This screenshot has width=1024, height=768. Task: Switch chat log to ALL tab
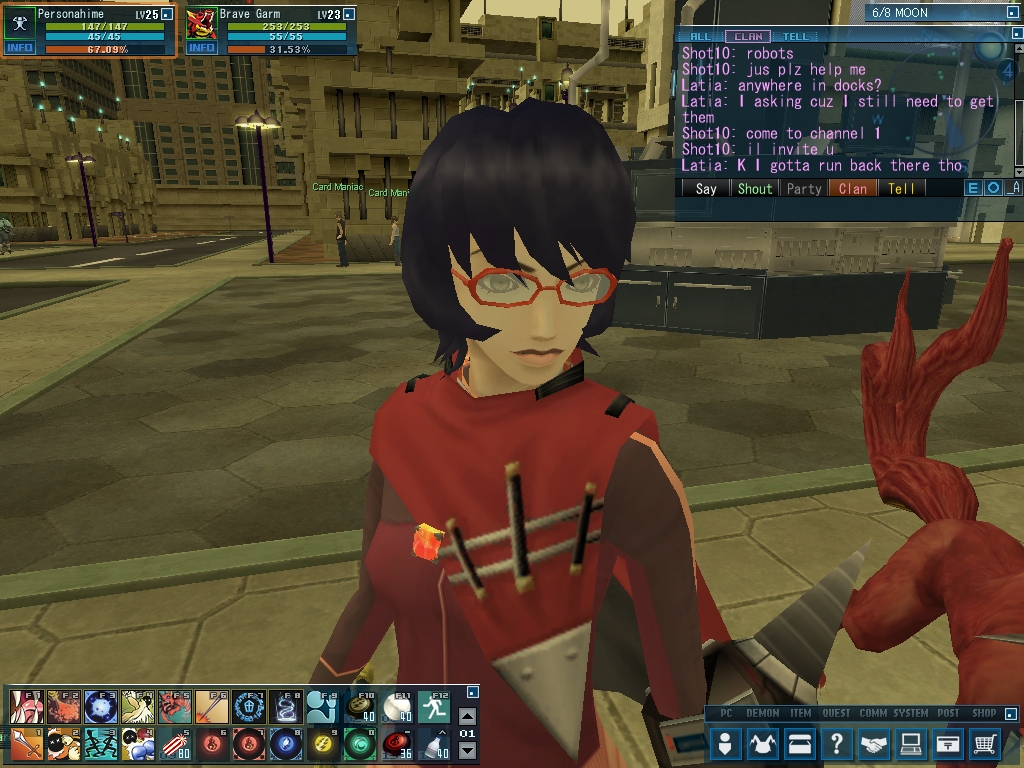pos(702,37)
